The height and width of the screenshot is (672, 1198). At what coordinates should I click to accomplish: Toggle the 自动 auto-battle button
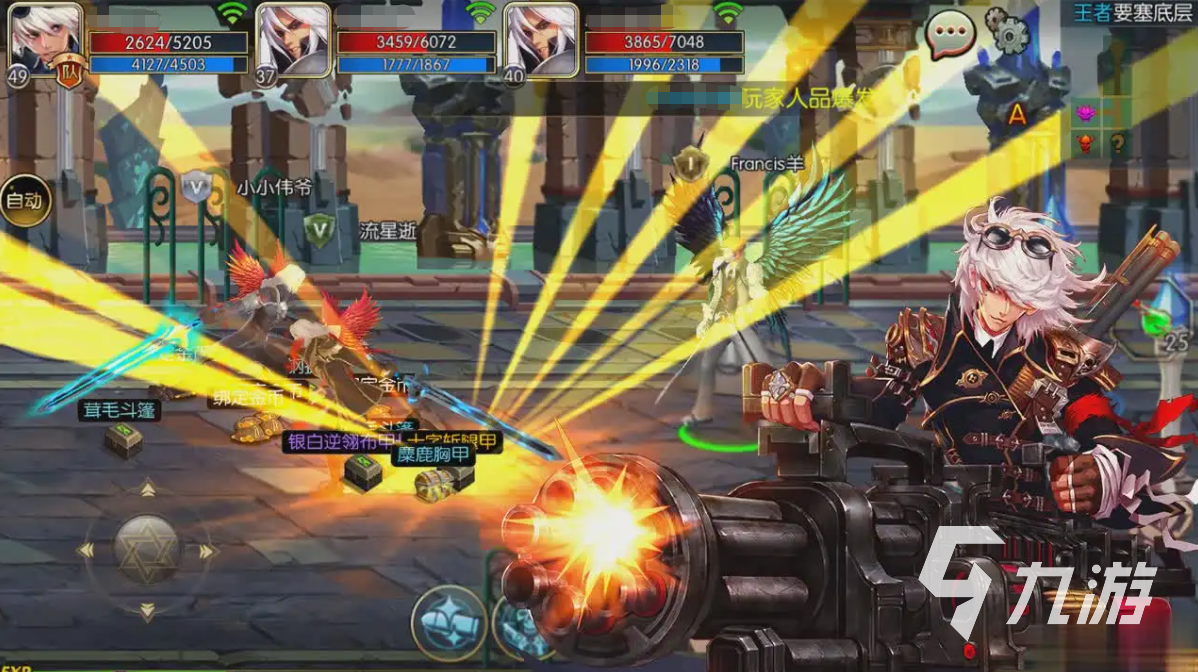(x=23, y=201)
